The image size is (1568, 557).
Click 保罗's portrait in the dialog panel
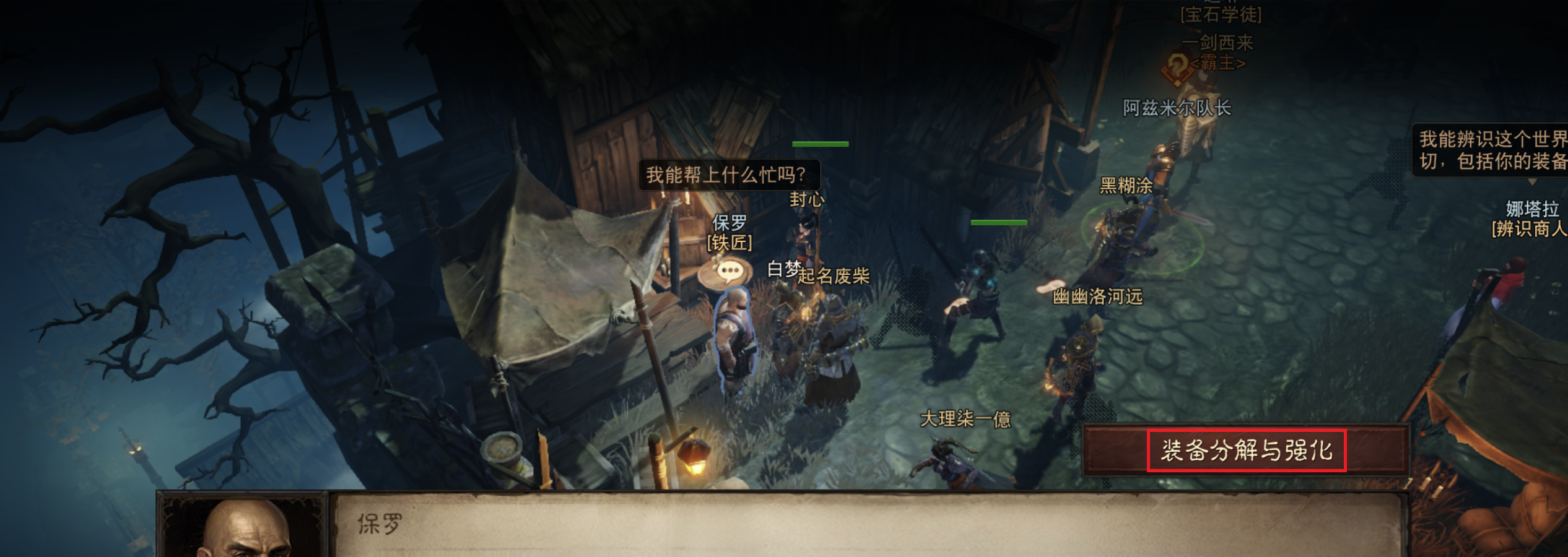(242, 532)
